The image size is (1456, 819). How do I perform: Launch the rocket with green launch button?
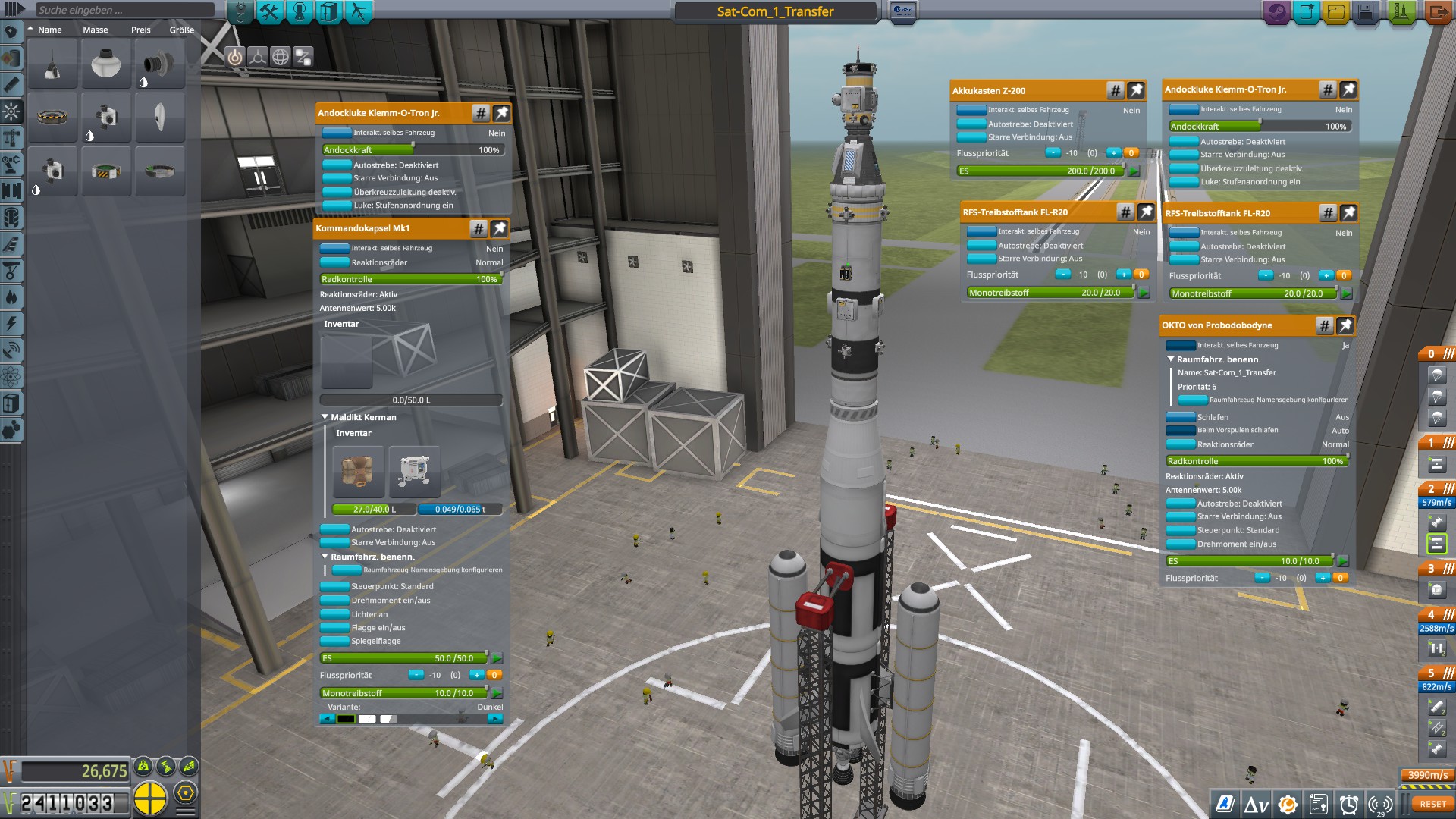(1401, 12)
